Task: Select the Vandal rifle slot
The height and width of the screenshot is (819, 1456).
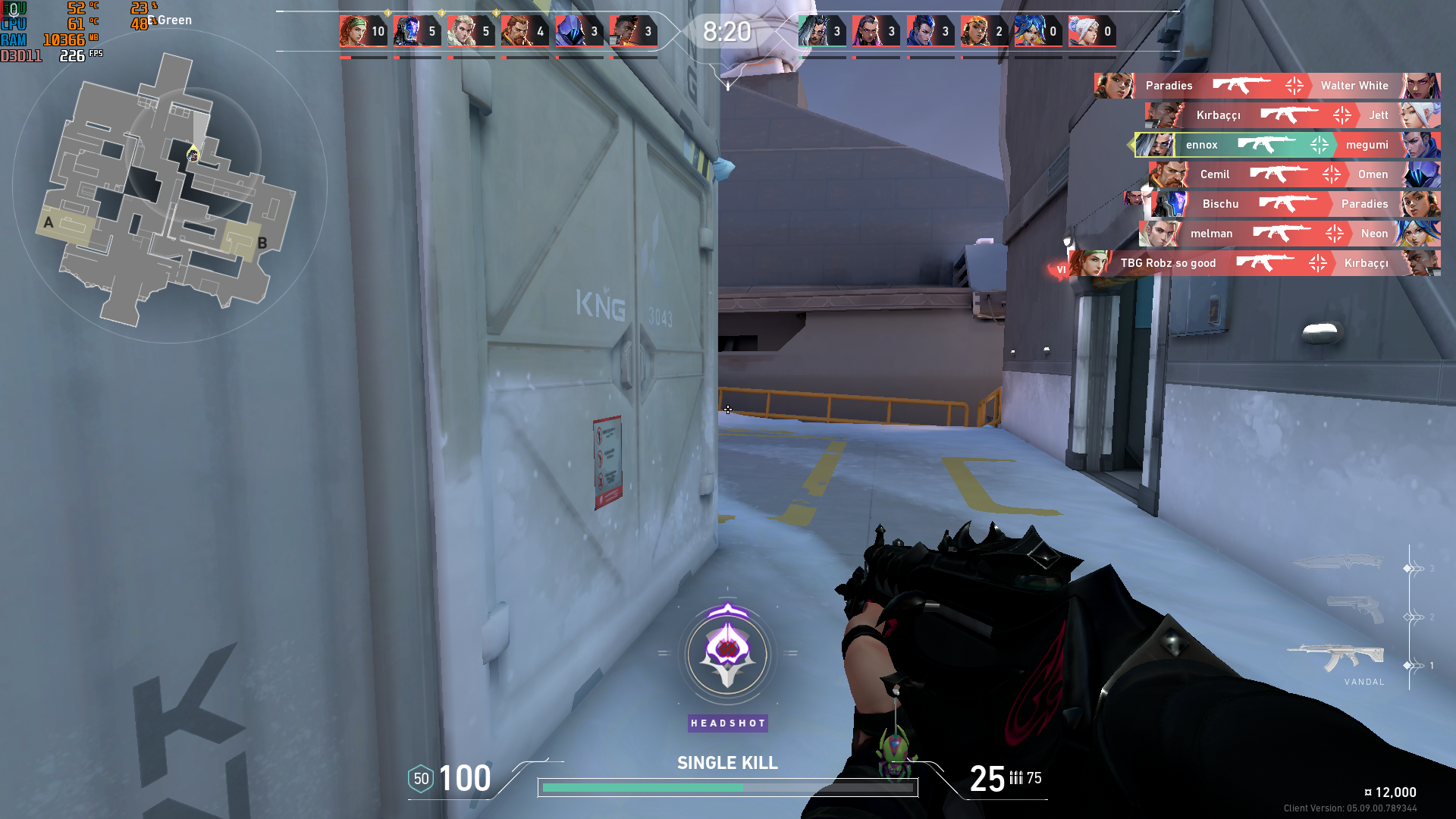Action: click(x=1336, y=658)
